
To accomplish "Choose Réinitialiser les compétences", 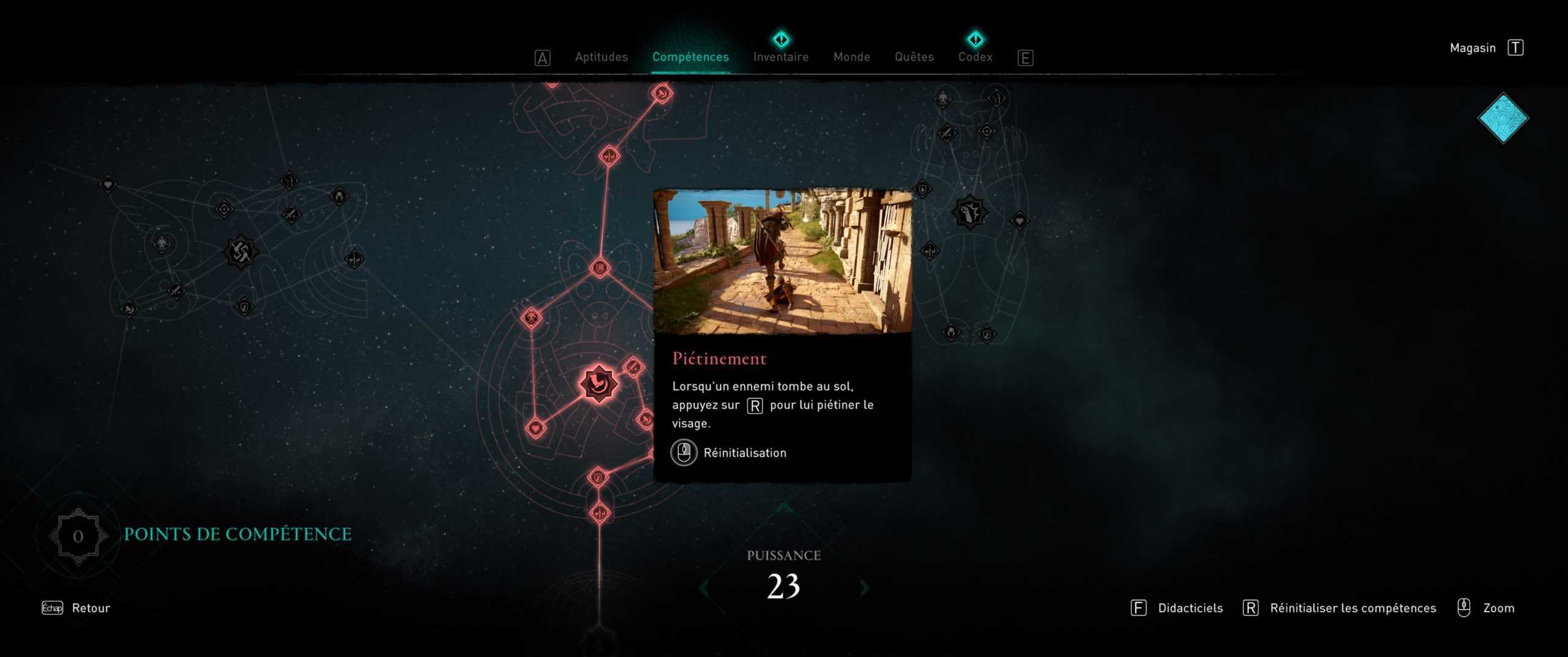I will [x=1352, y=608].
